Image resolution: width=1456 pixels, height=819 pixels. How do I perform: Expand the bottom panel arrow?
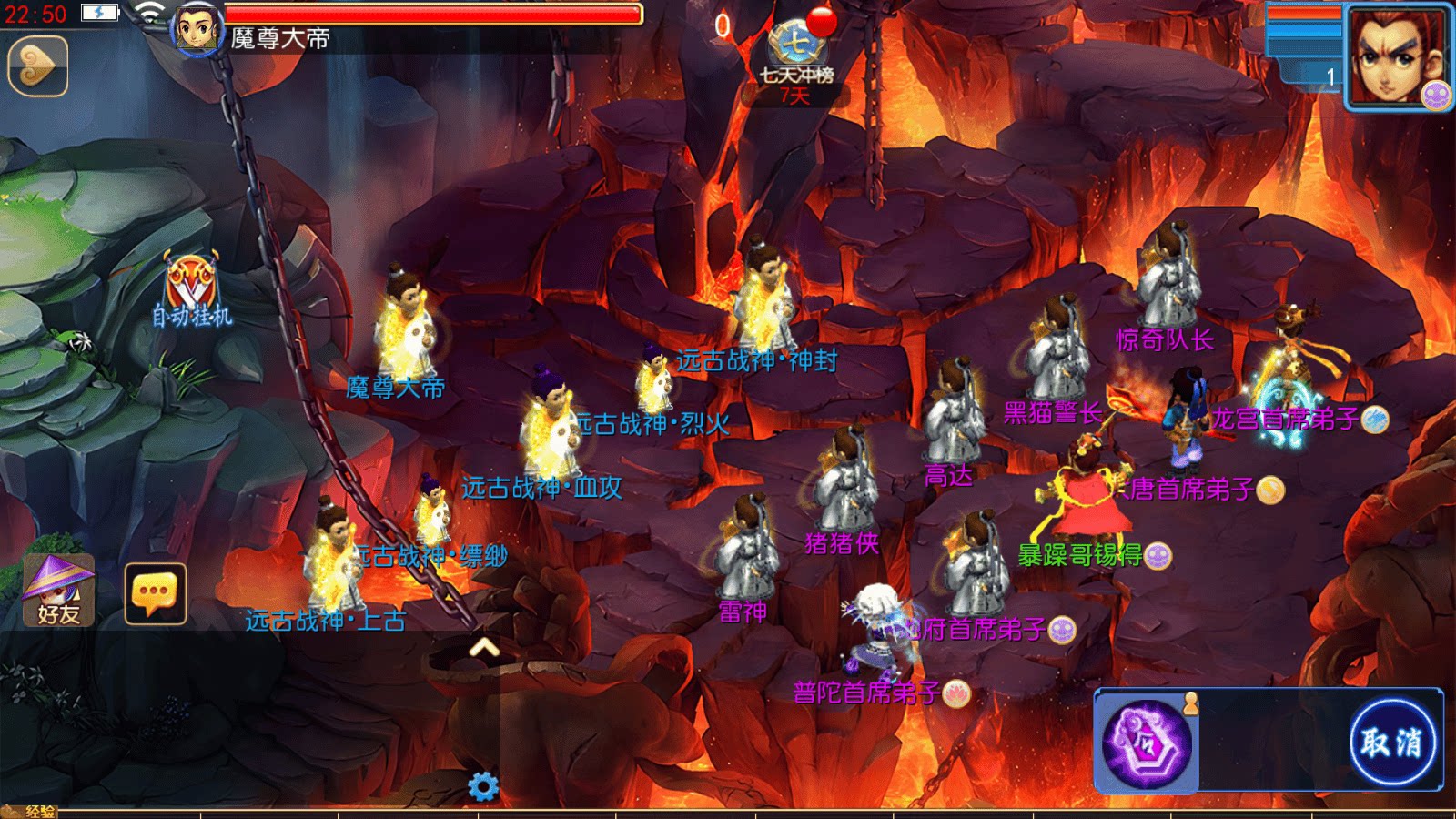click(x=484, y=647)
